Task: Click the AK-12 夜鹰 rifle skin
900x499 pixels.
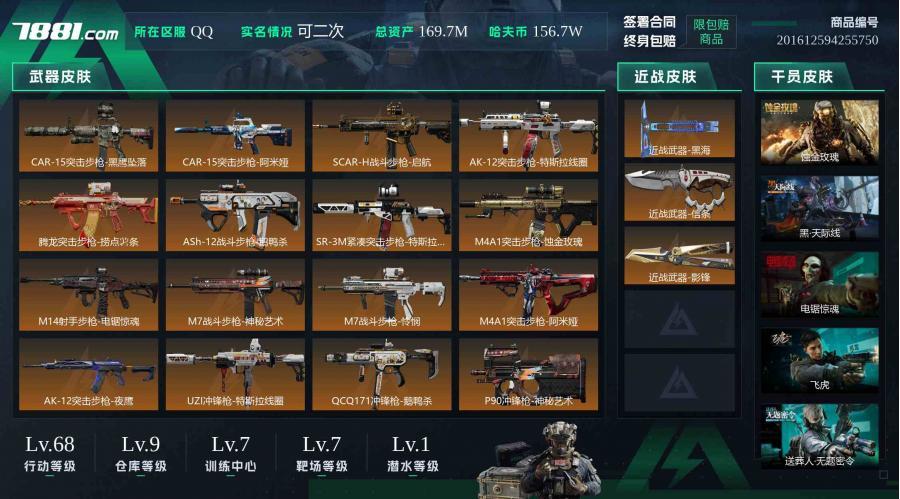Action: [89, 374]
